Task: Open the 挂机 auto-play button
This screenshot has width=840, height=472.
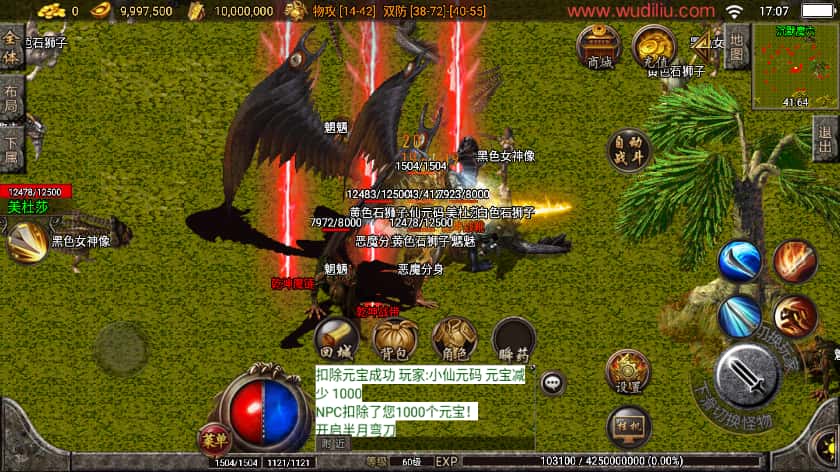Action: (628, 423)
